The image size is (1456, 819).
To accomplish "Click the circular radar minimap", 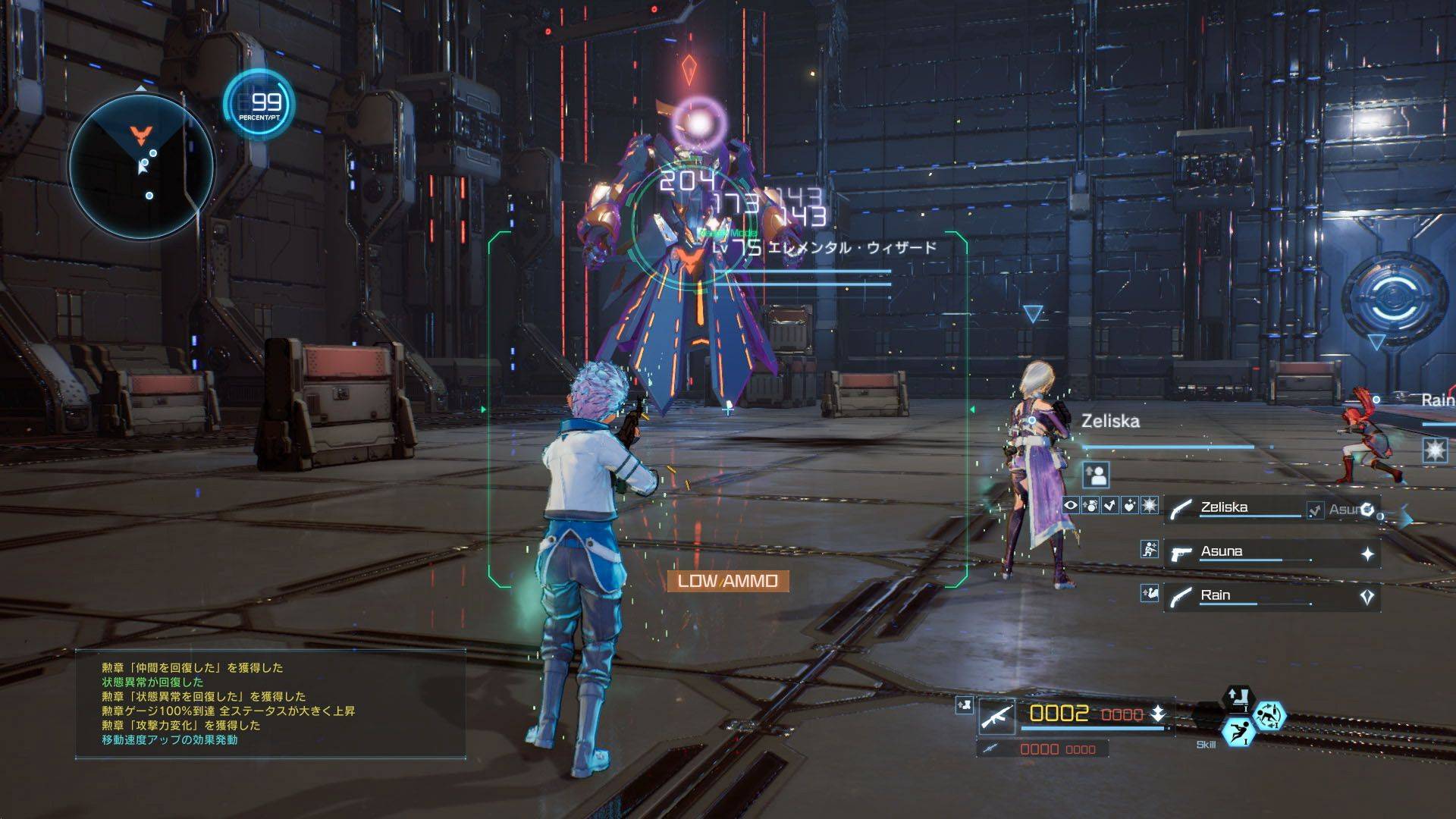I will click(142, 164).
